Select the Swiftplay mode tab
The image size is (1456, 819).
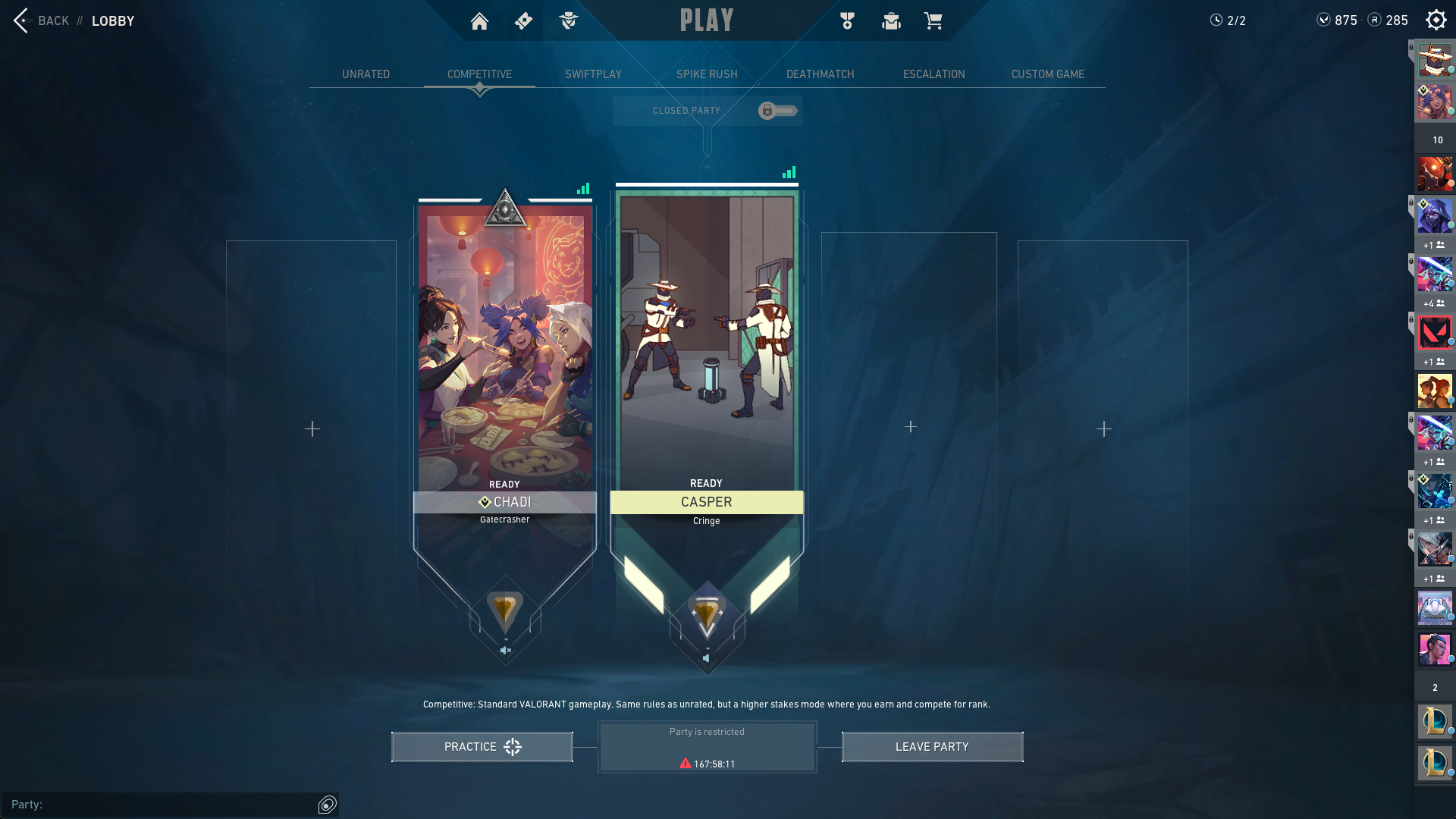[593, 74]
